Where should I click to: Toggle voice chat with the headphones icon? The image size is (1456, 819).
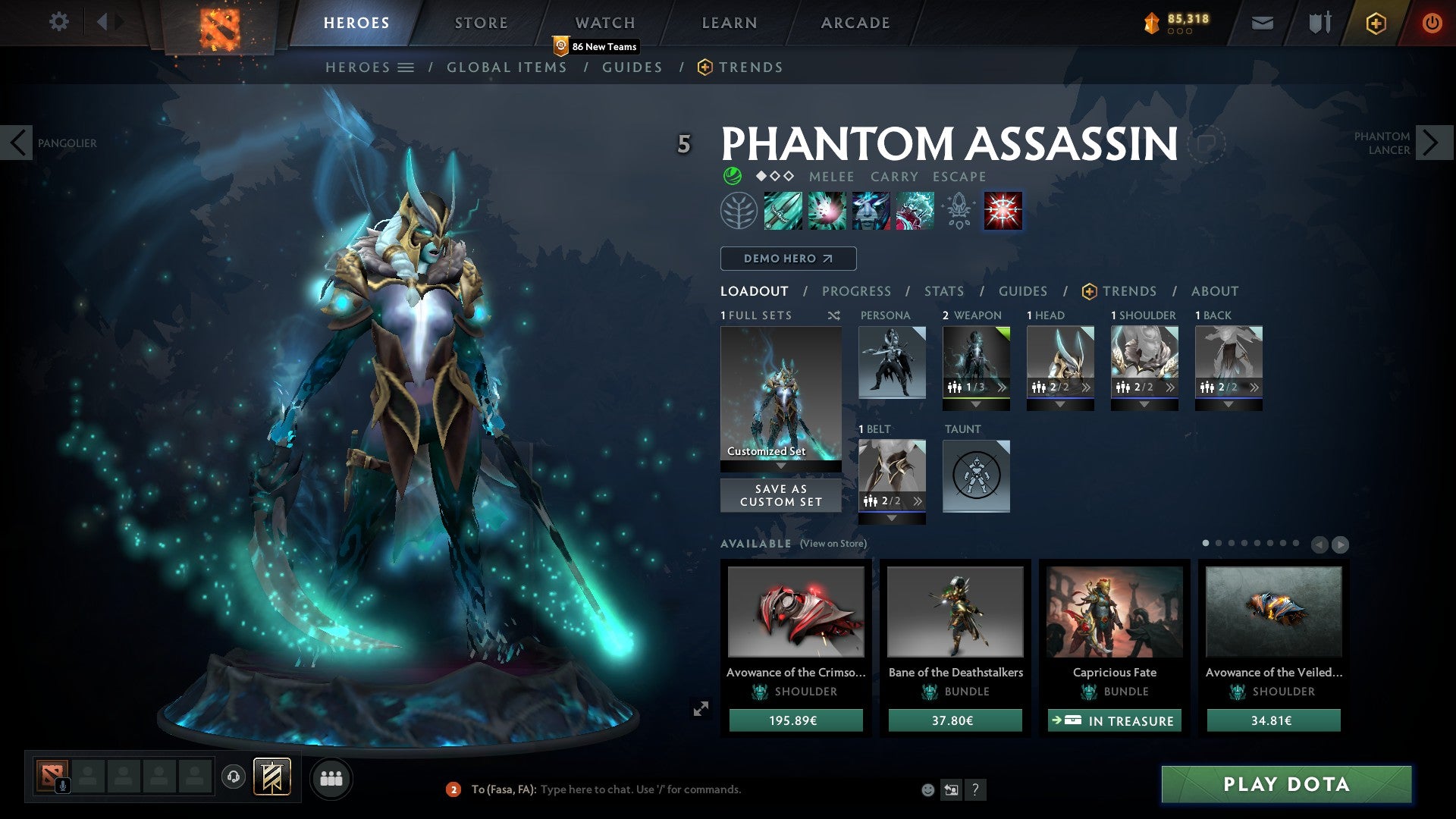233,777
